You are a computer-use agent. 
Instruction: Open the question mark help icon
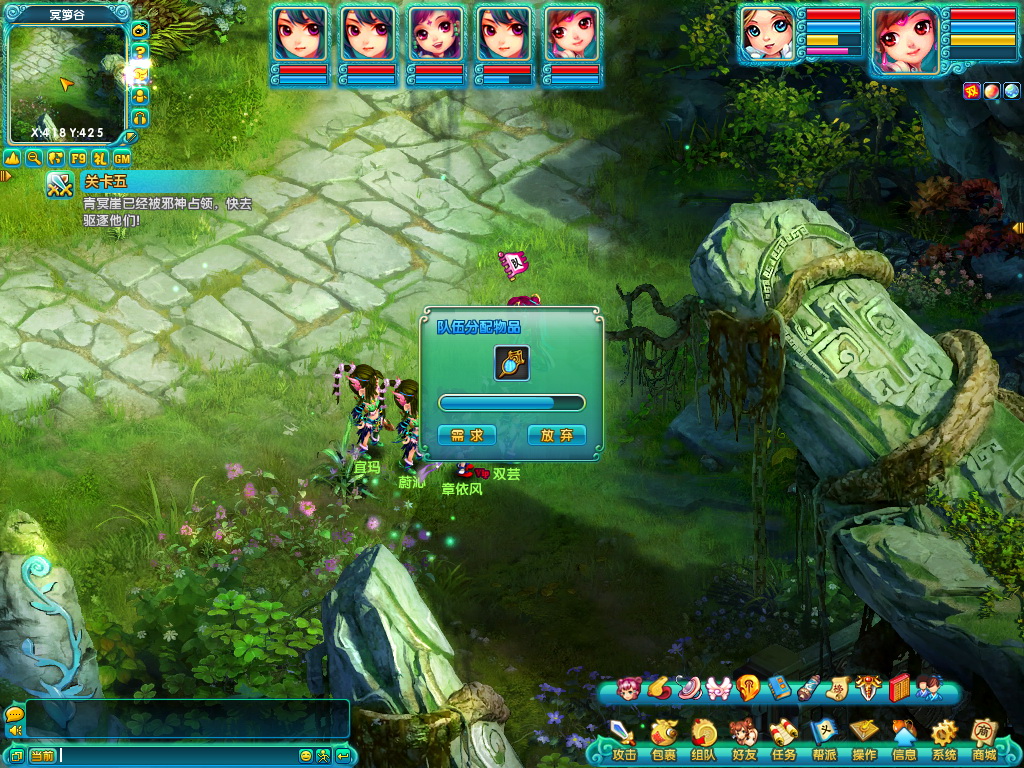click(x=140, y=51)
